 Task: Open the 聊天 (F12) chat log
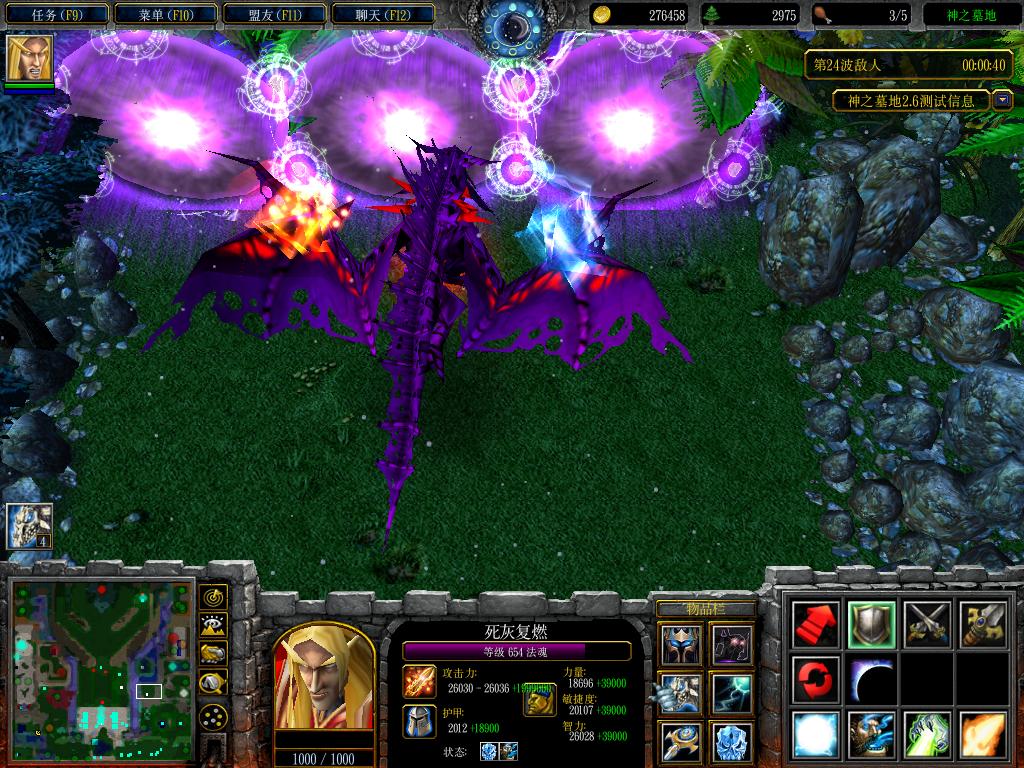[382, 15]
